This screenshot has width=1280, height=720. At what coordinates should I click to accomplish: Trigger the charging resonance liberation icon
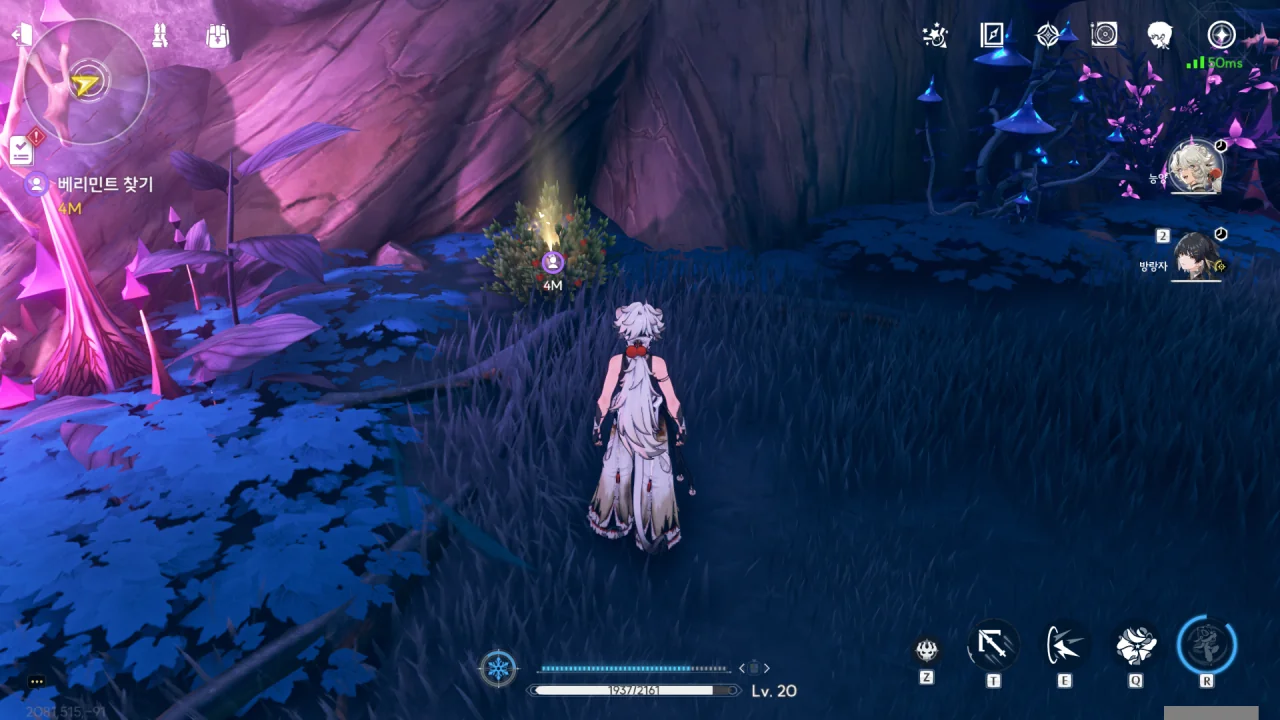(1207, 646)
